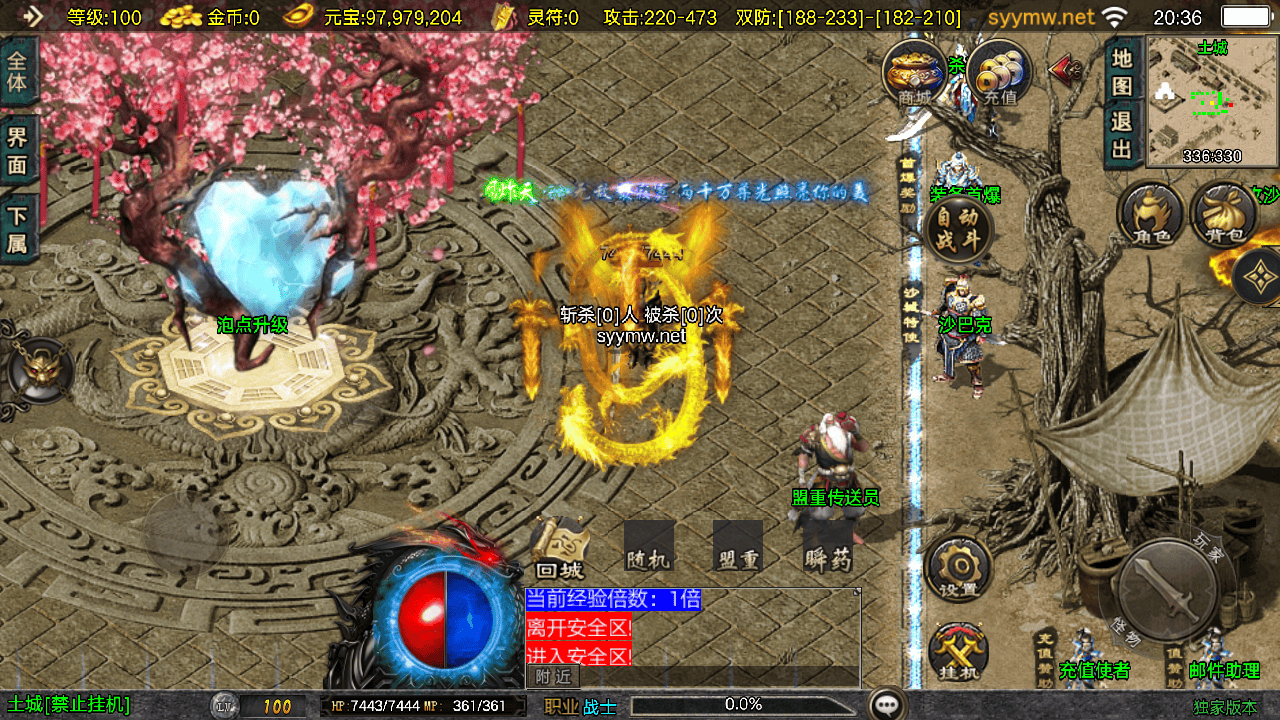Open the 地图 map button
Image resolution: width=1280 pixels, height=720 pixels.
[x=1122, y=71]
